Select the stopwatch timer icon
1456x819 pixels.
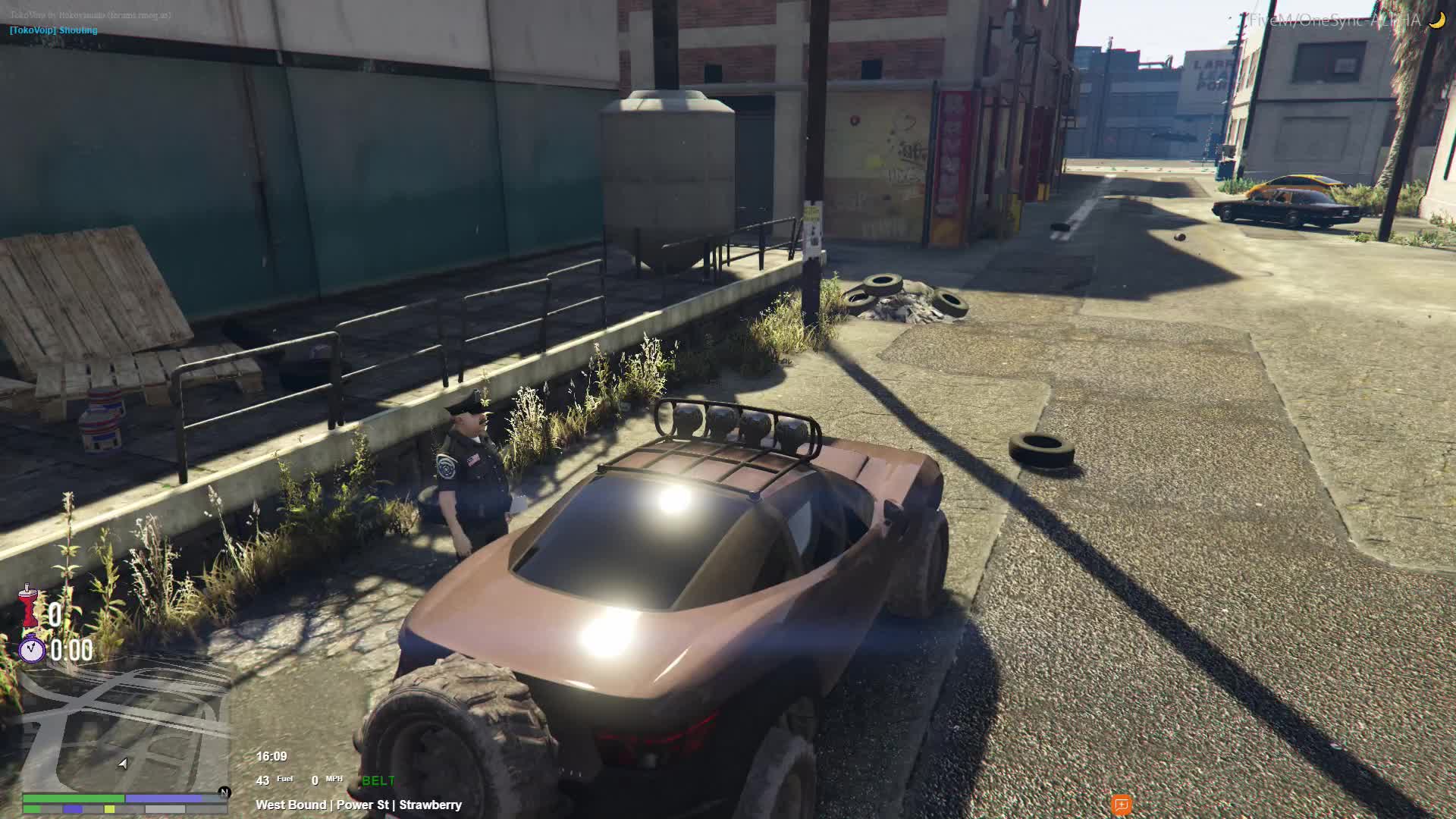tap(32, 650)
